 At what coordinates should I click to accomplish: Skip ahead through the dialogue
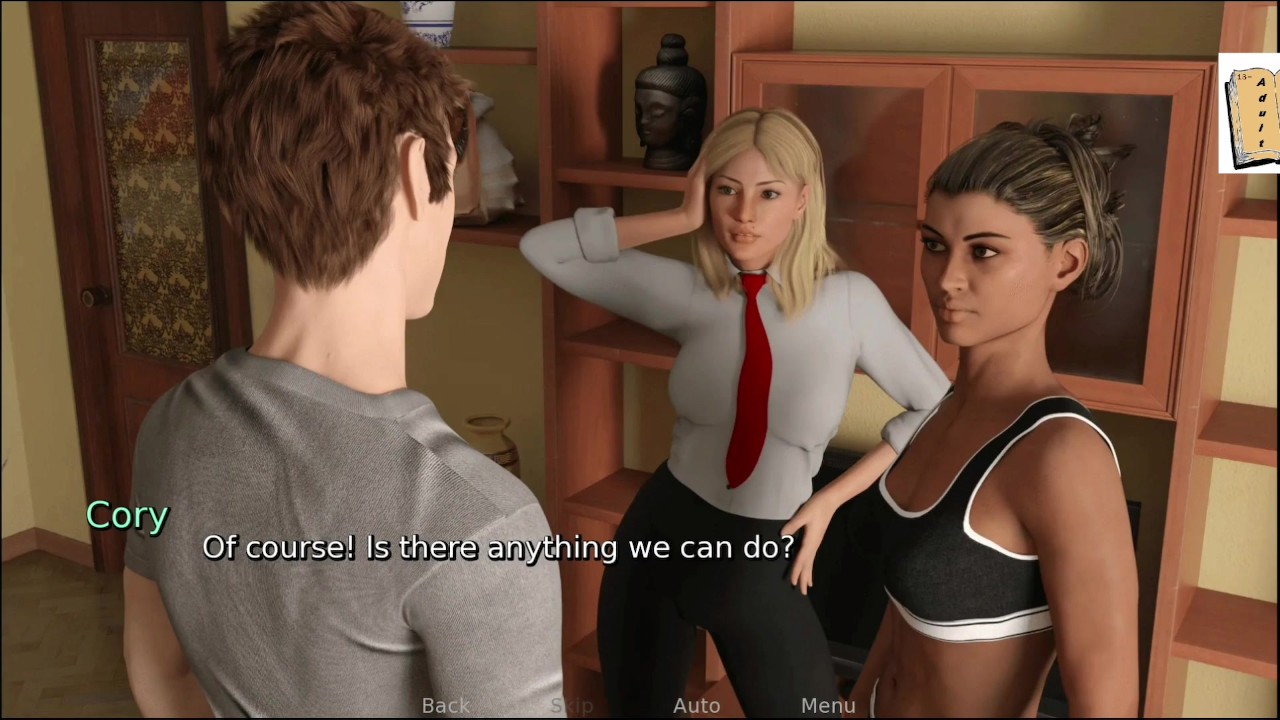point(572,706)
